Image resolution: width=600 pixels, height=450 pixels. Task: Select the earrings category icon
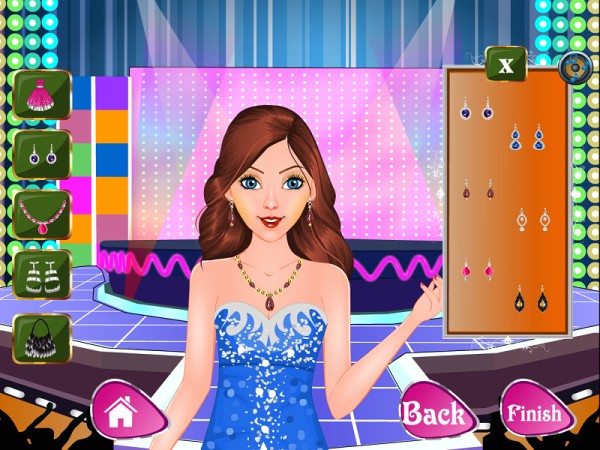click(42, 155)
